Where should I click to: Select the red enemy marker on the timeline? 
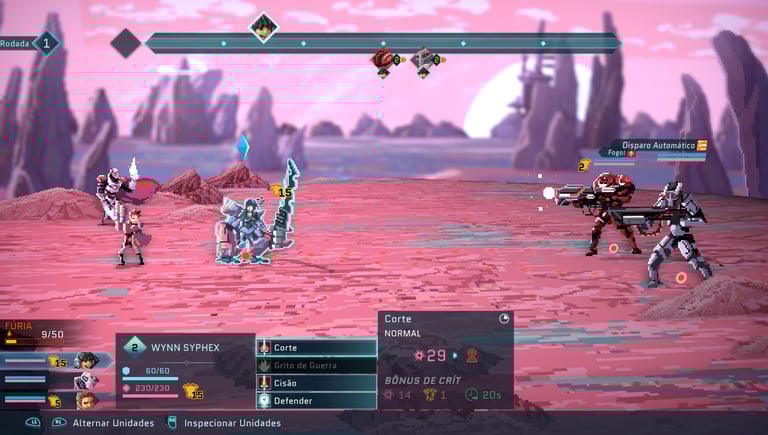click(383, 60)
